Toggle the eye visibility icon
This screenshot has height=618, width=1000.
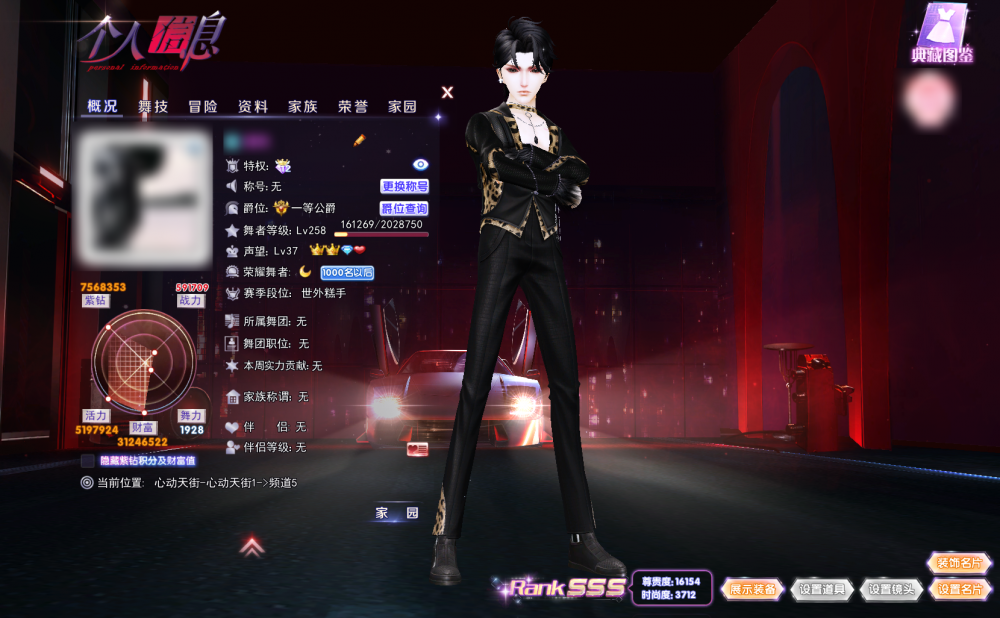(420, 164)
